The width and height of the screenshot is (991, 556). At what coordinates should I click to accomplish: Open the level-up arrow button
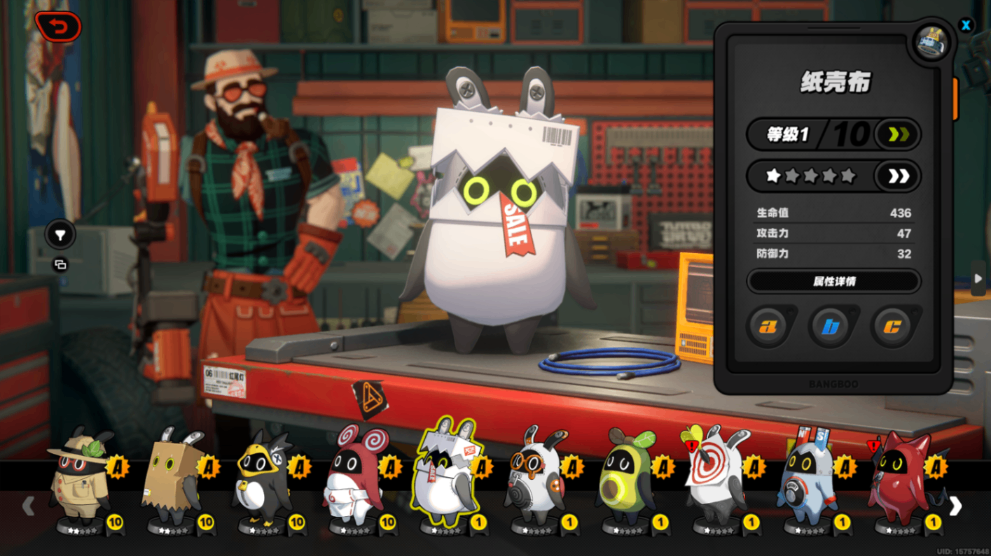click(x=895, y=134)
